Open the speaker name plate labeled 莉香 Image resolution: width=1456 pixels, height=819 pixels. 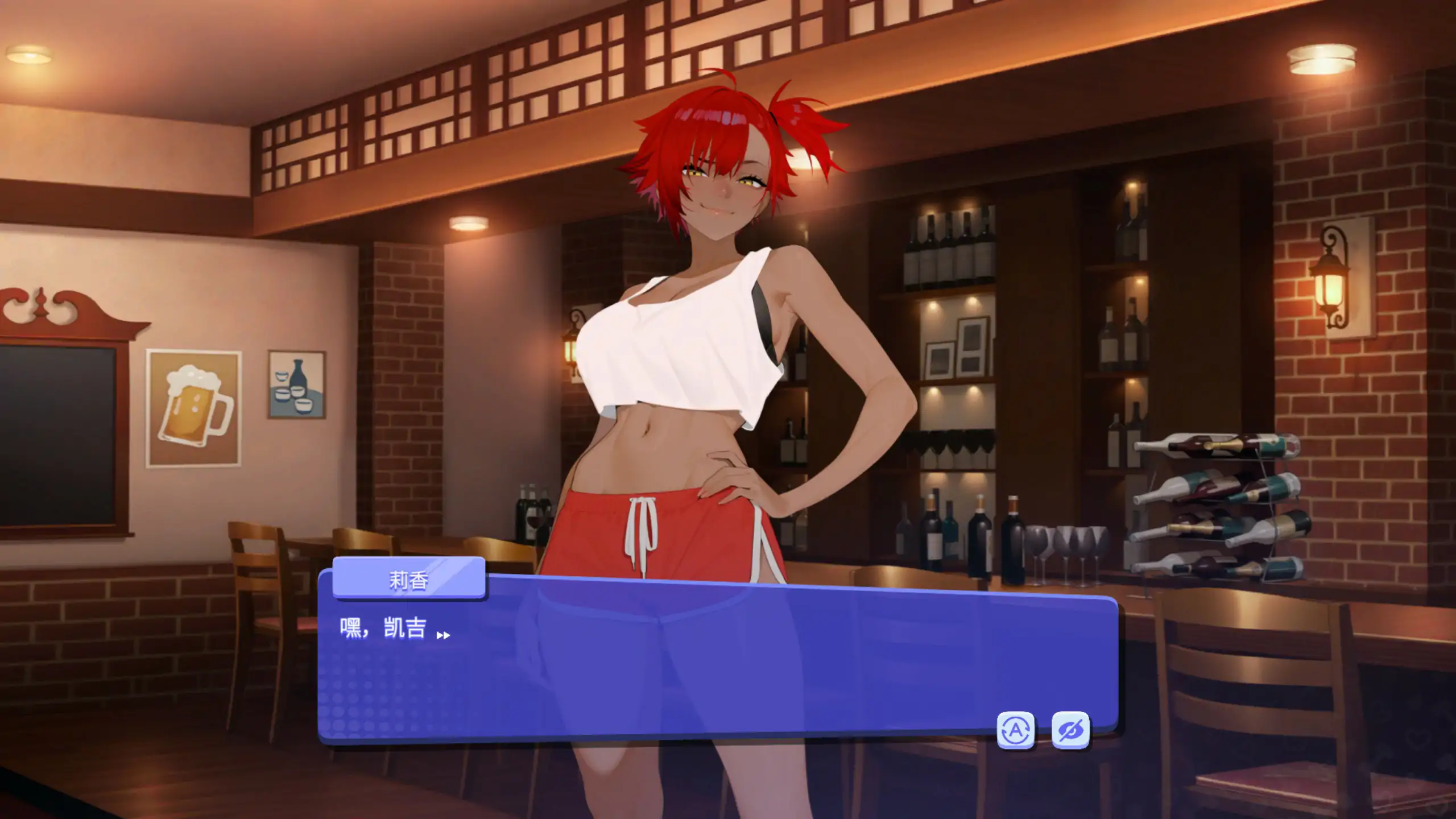click(409, 580)
